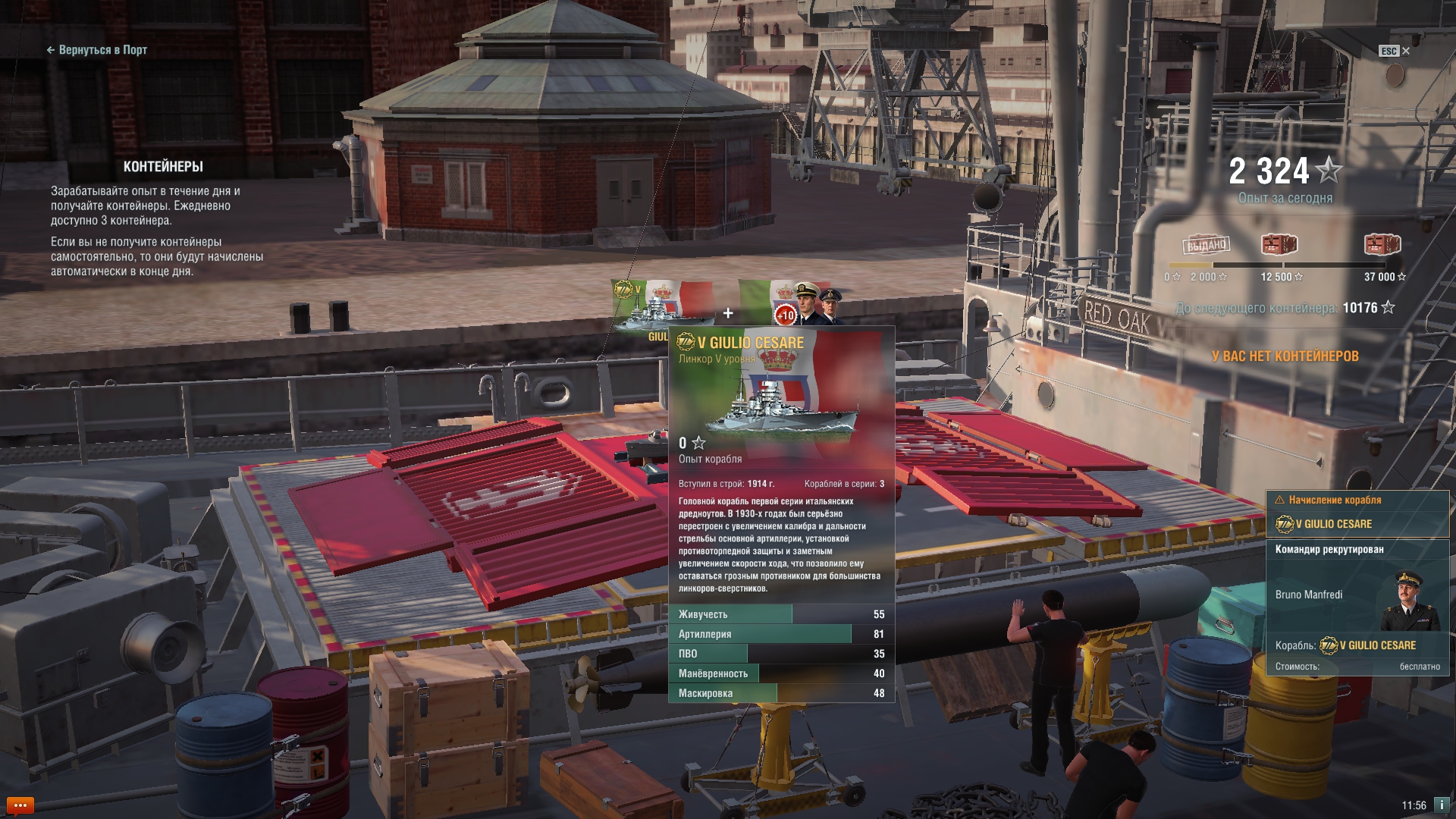Close the containers screen with ESC X
The width and height of the screenshot is (1456, 819).
coord(1395,51)
